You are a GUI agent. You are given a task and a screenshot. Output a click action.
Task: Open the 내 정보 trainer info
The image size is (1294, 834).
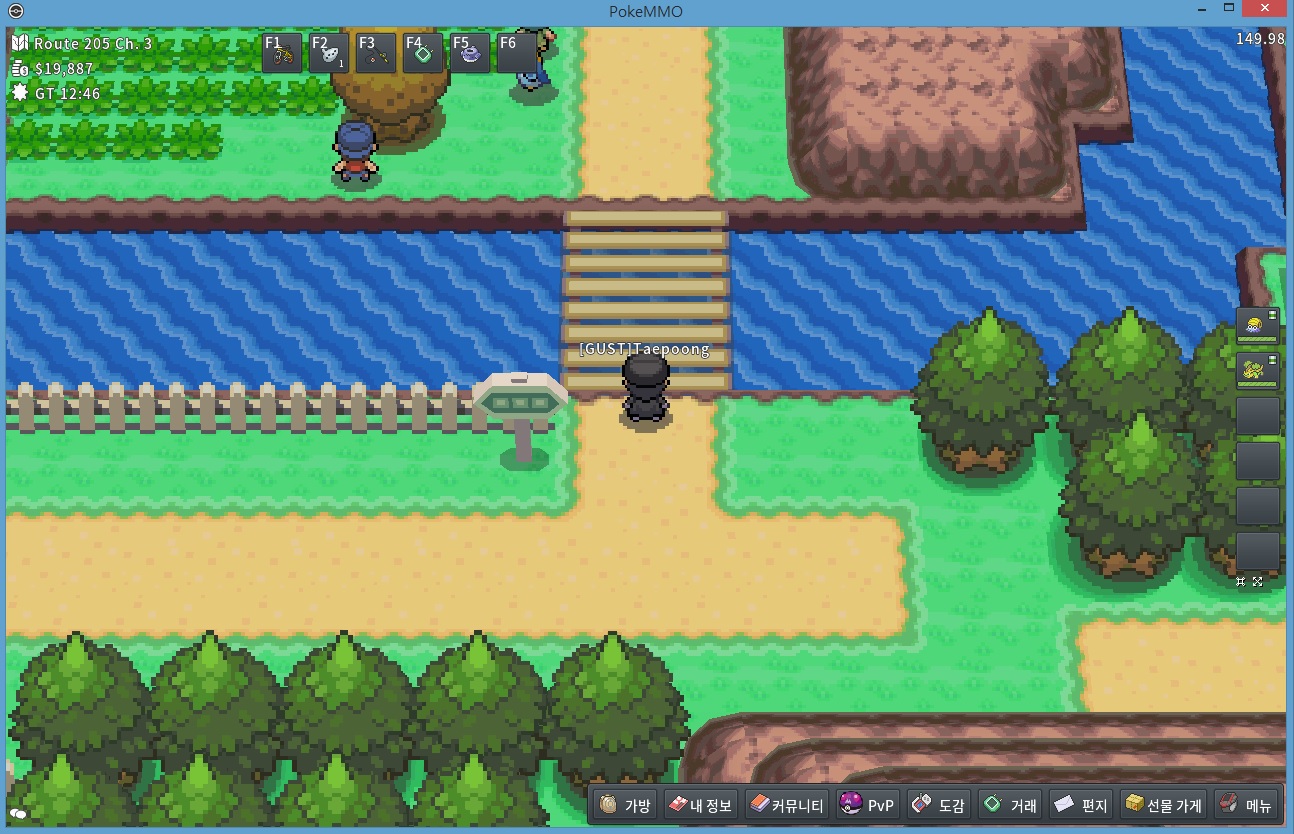pyautogui.click(x=700, y=805)
